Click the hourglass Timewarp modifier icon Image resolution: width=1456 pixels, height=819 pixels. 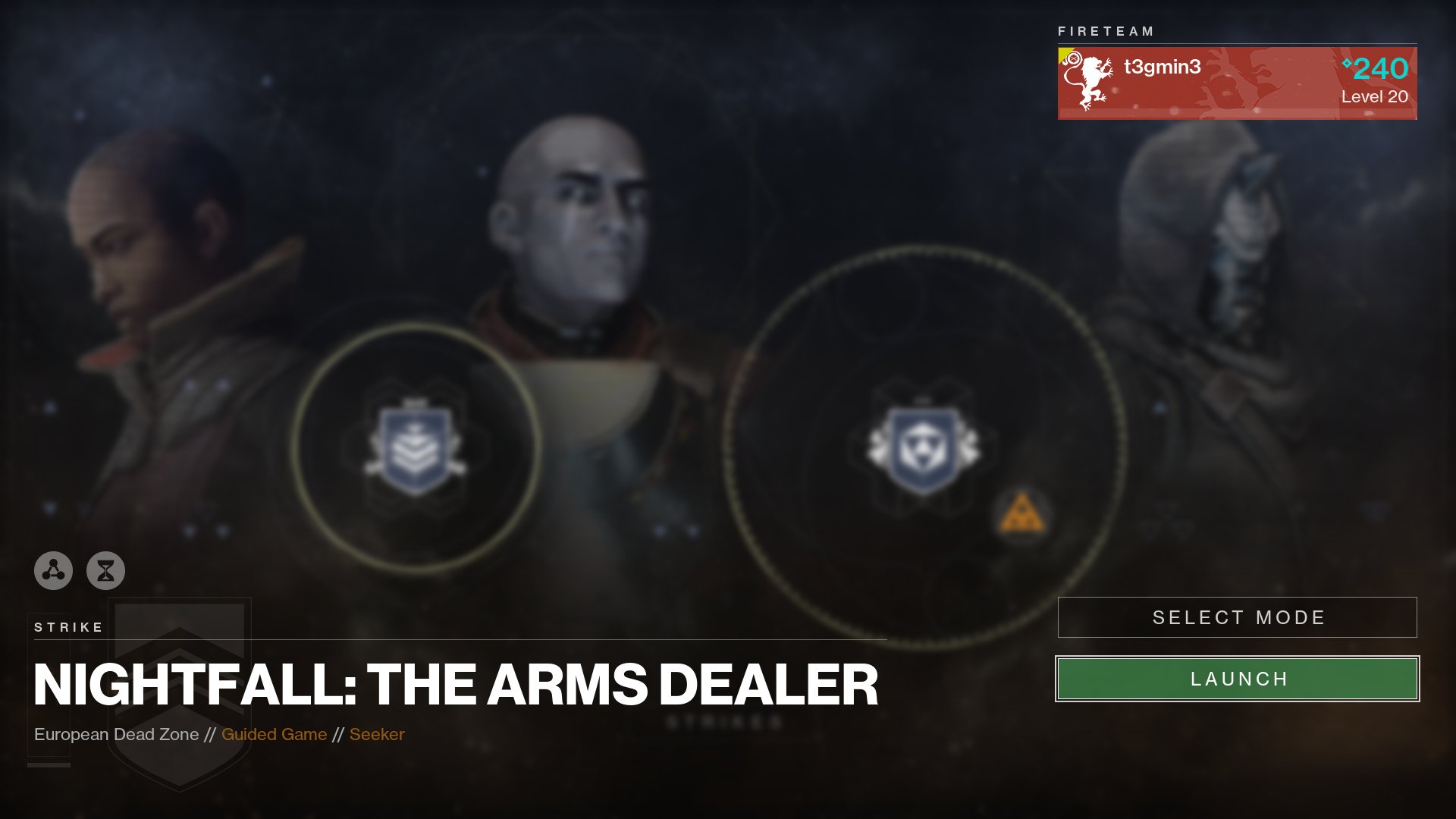(106, 571)
